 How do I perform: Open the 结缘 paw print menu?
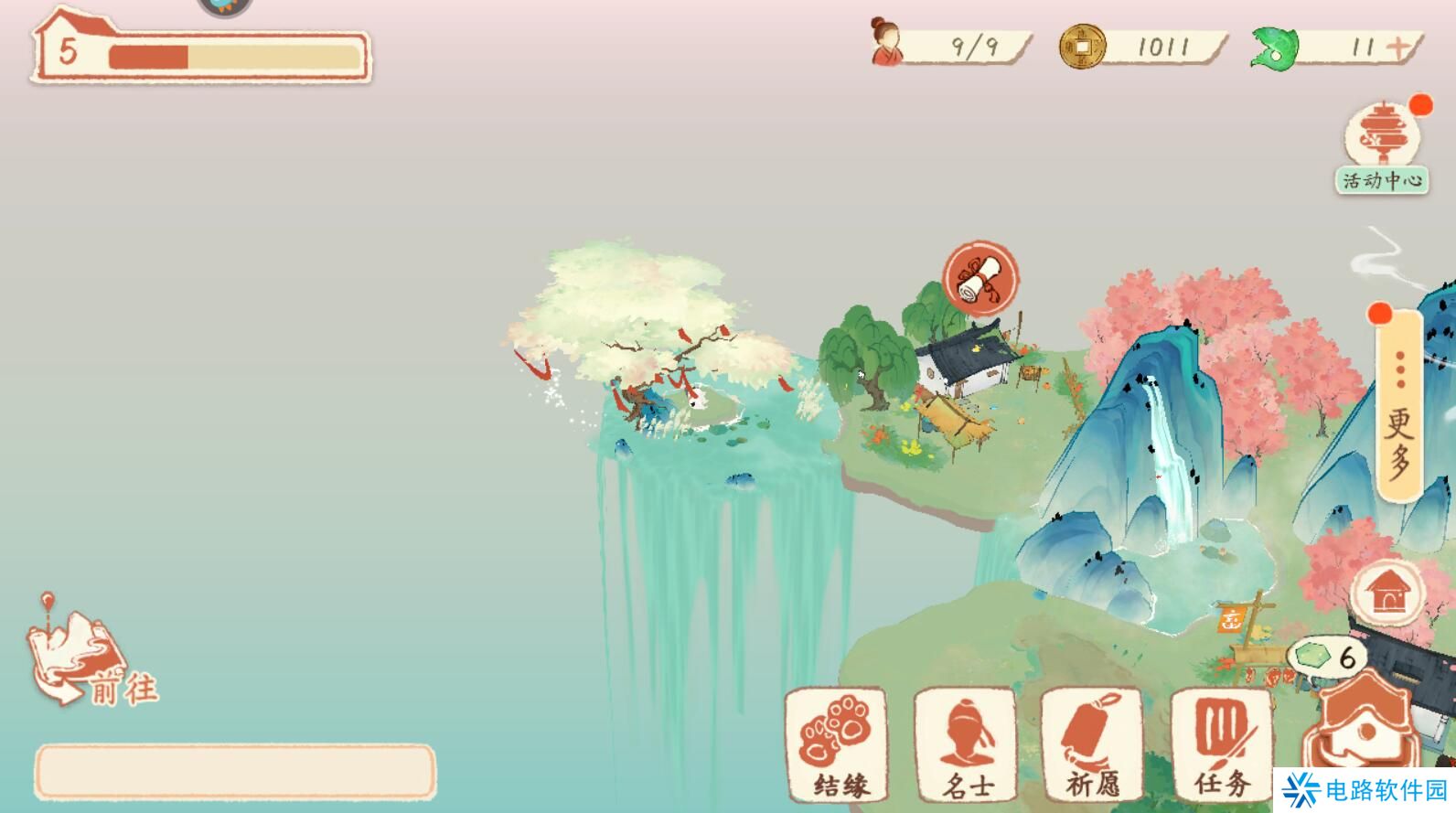[x=836, y=744]
